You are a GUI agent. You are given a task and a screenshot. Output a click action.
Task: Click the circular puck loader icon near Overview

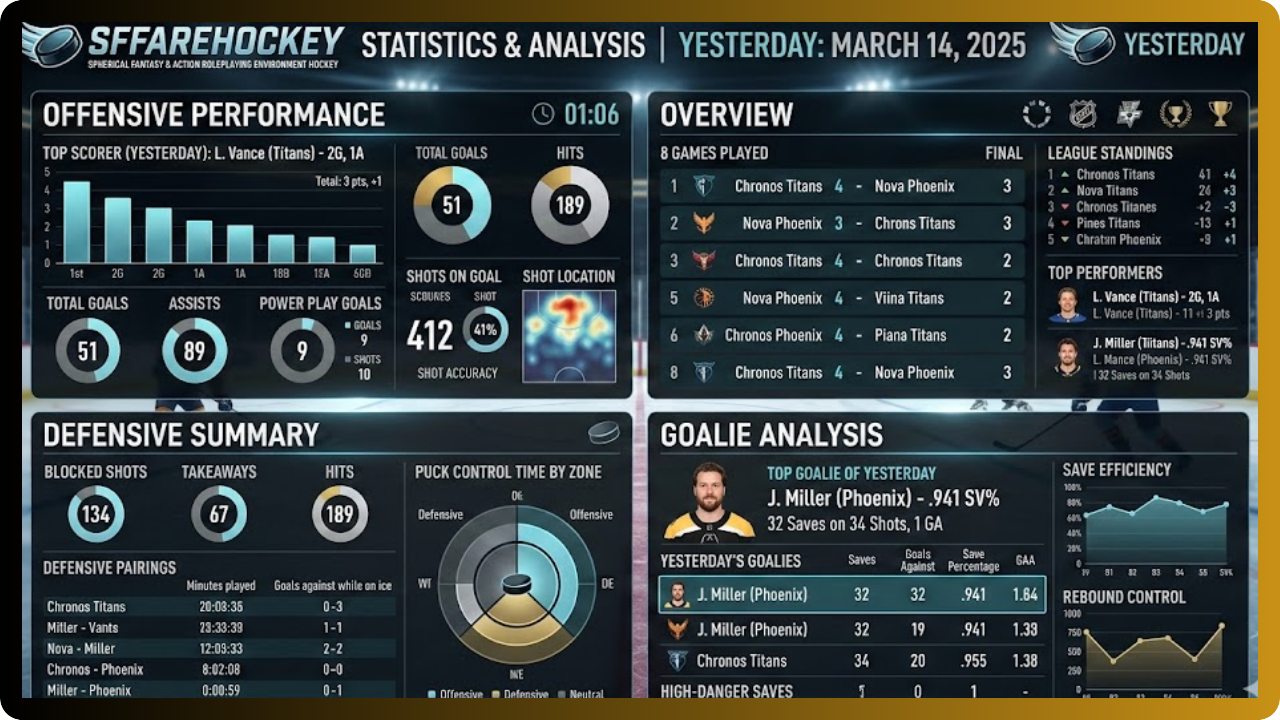[x=1037, y=113]
